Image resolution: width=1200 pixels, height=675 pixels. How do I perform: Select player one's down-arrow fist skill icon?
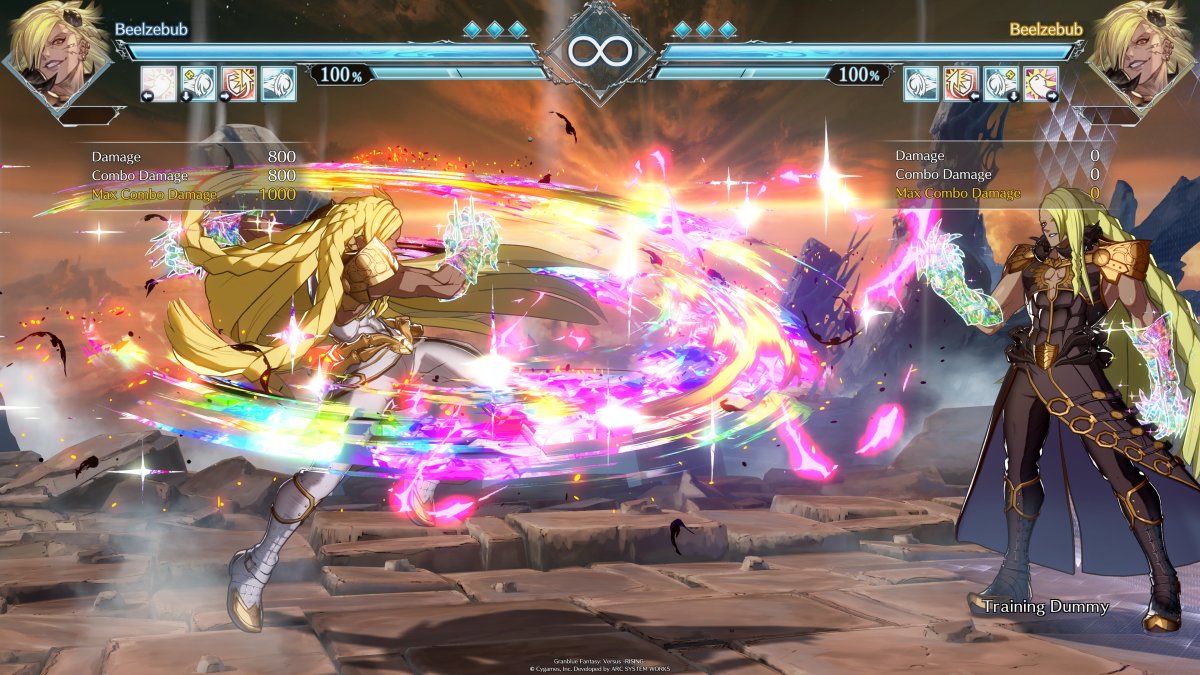[198, 84]
